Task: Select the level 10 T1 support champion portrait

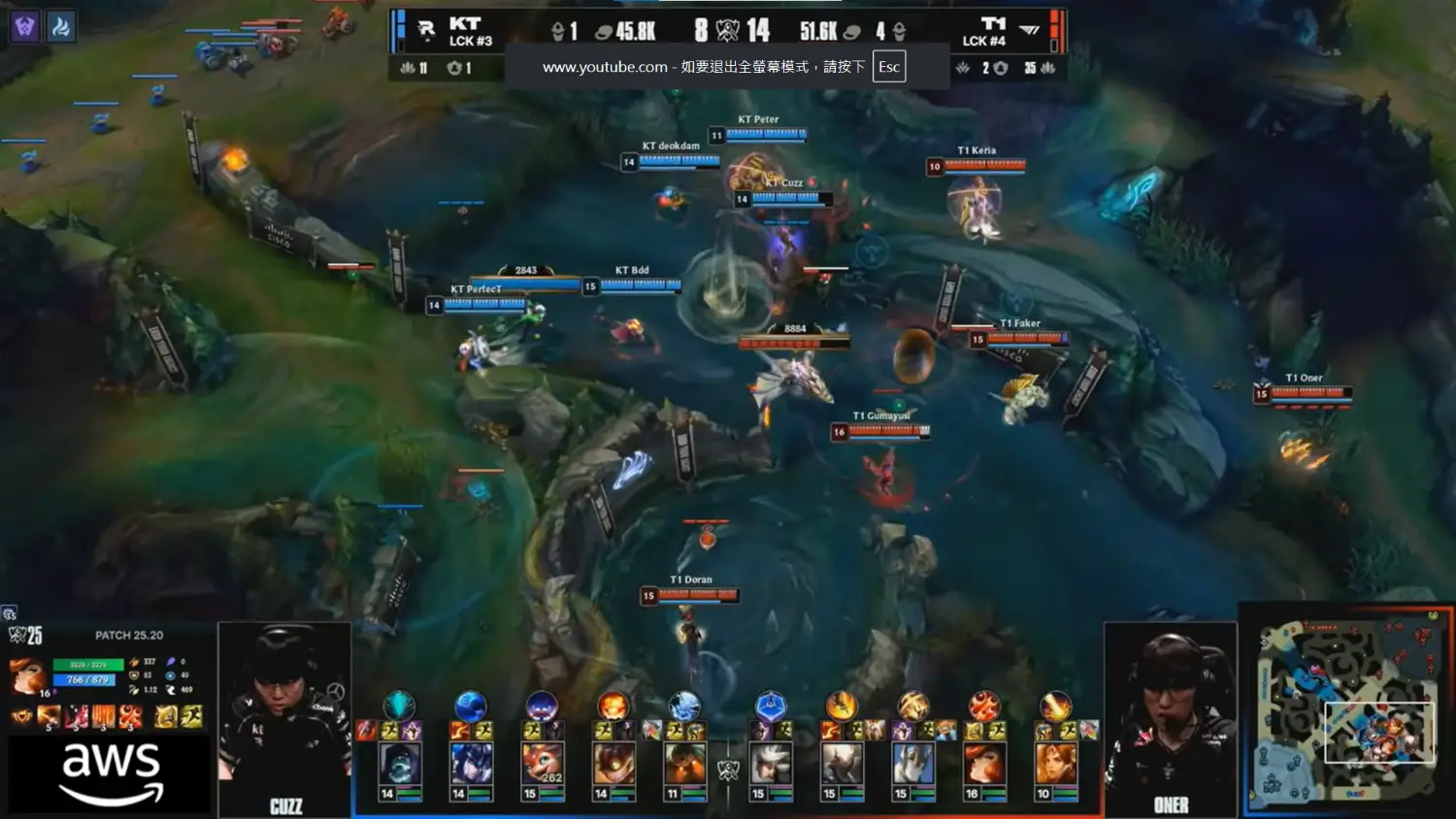Action: (1054, 764)
